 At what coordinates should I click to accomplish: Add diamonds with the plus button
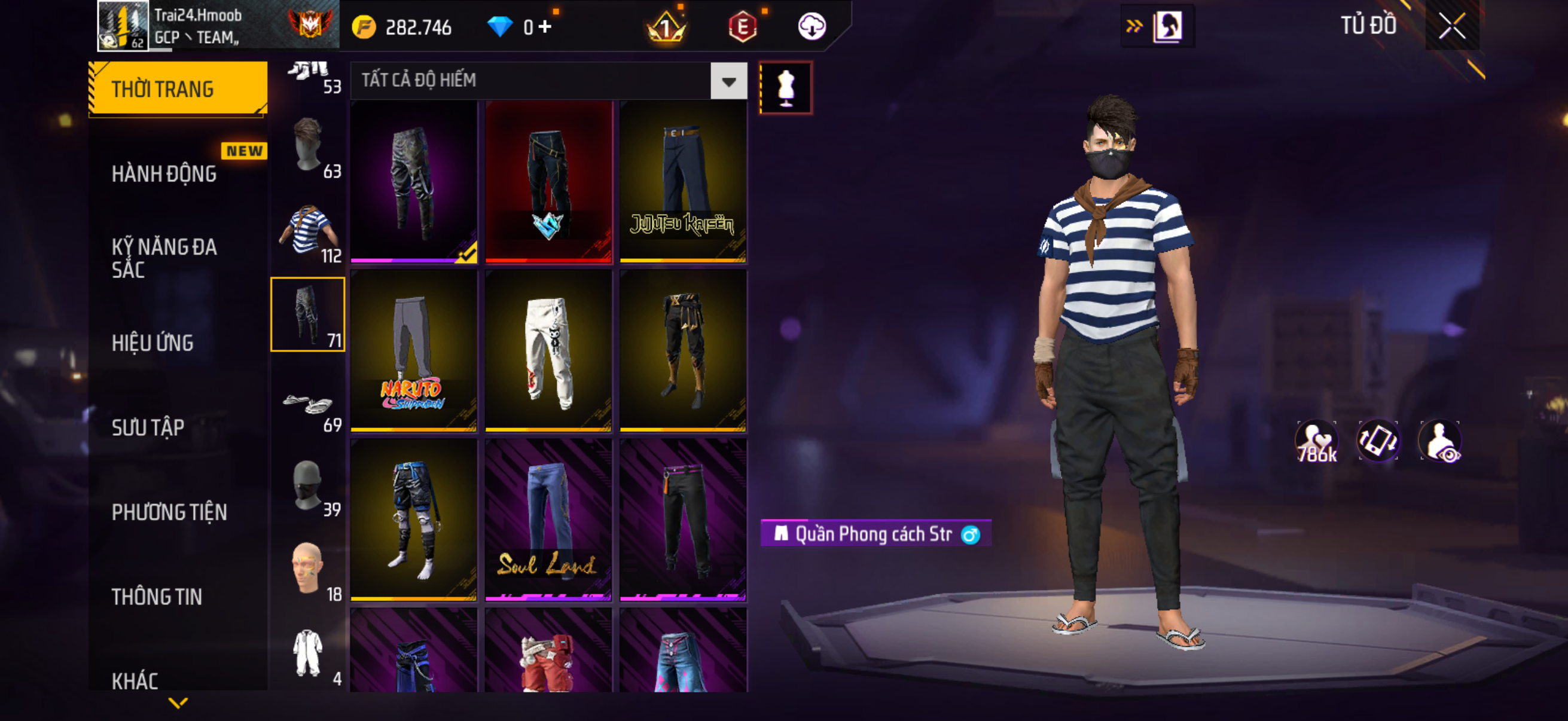point(545,27)
